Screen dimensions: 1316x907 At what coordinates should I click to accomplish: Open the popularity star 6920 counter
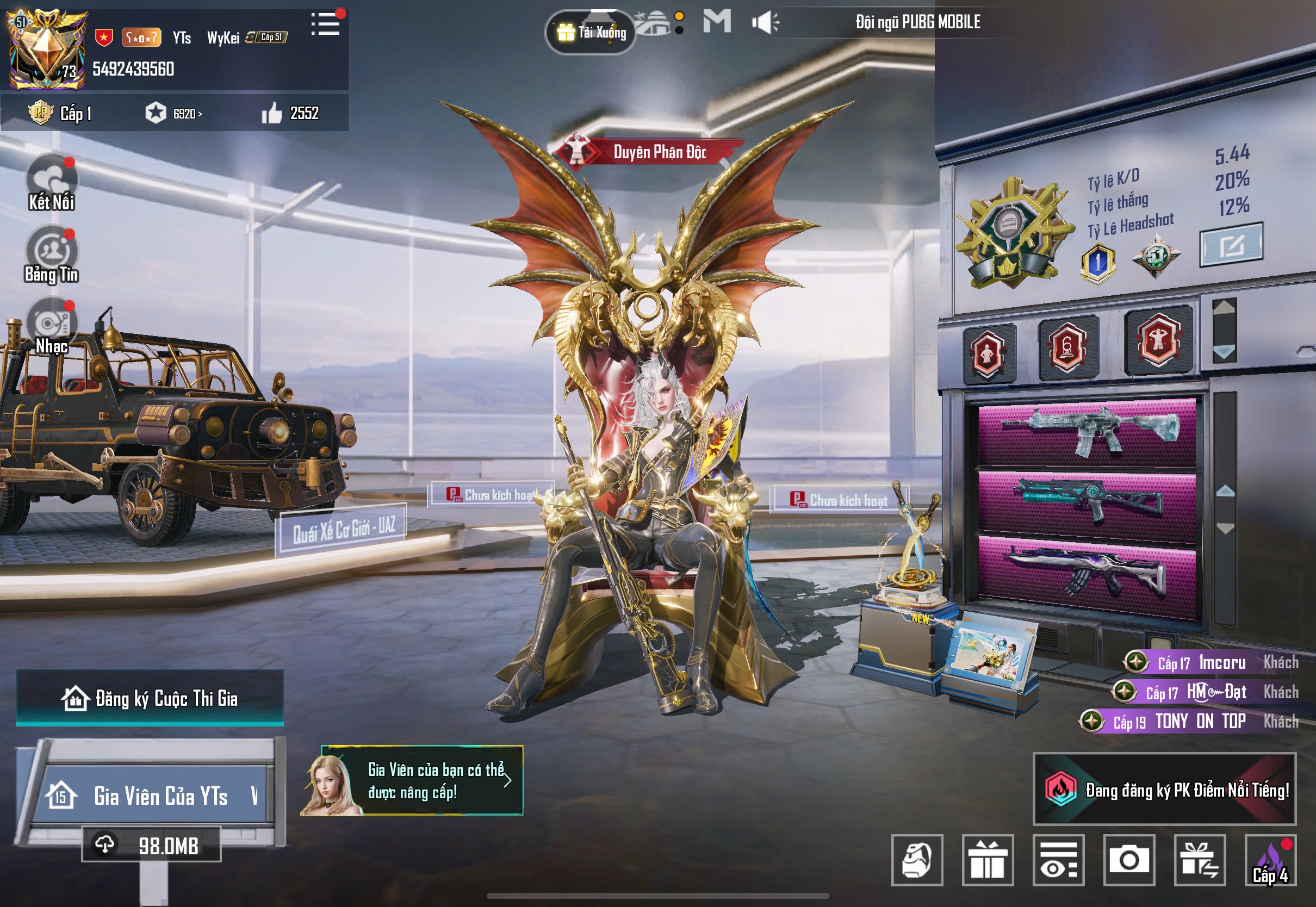point(173,113)
